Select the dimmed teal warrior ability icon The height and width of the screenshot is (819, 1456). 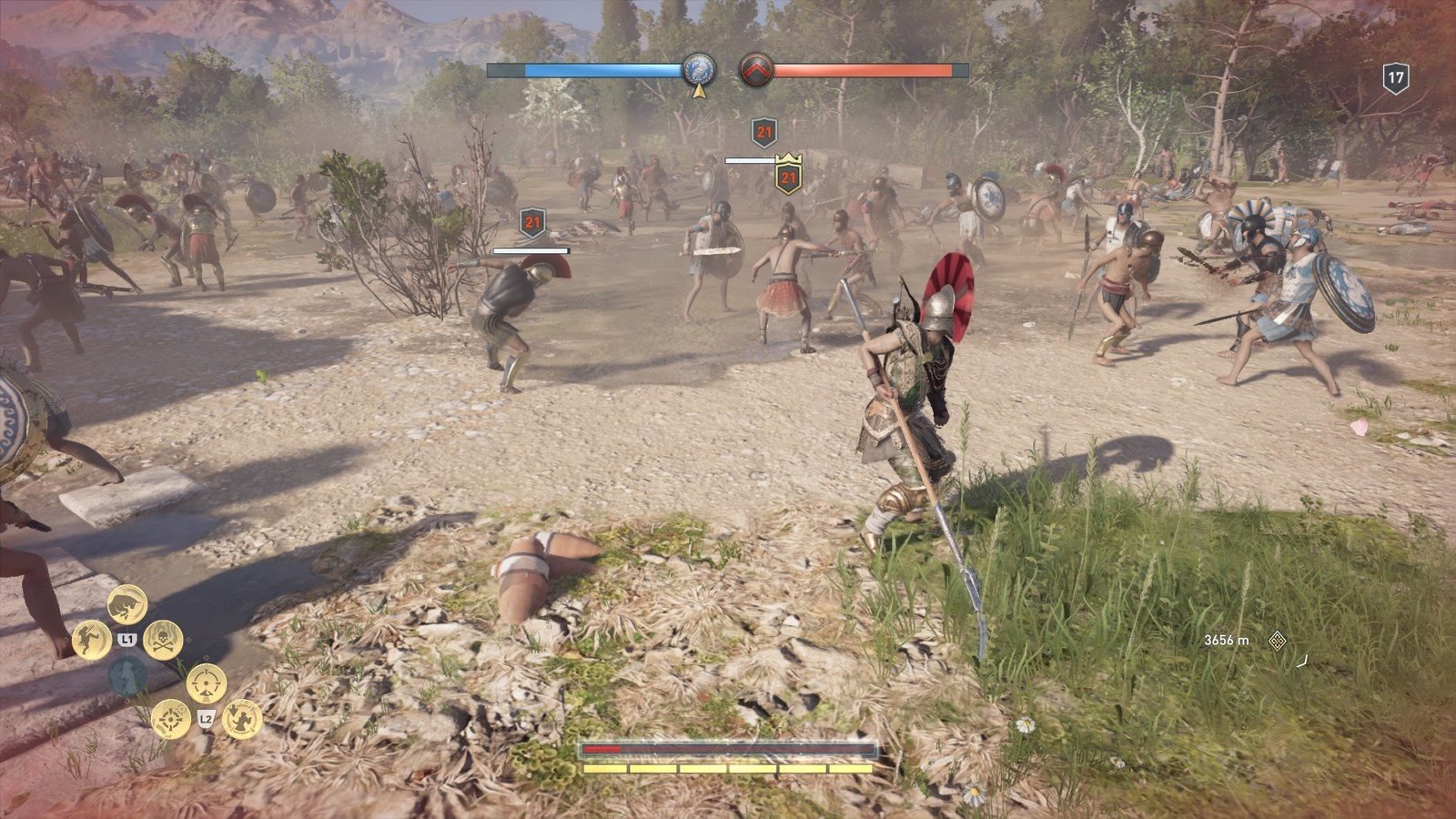(127, 676)
